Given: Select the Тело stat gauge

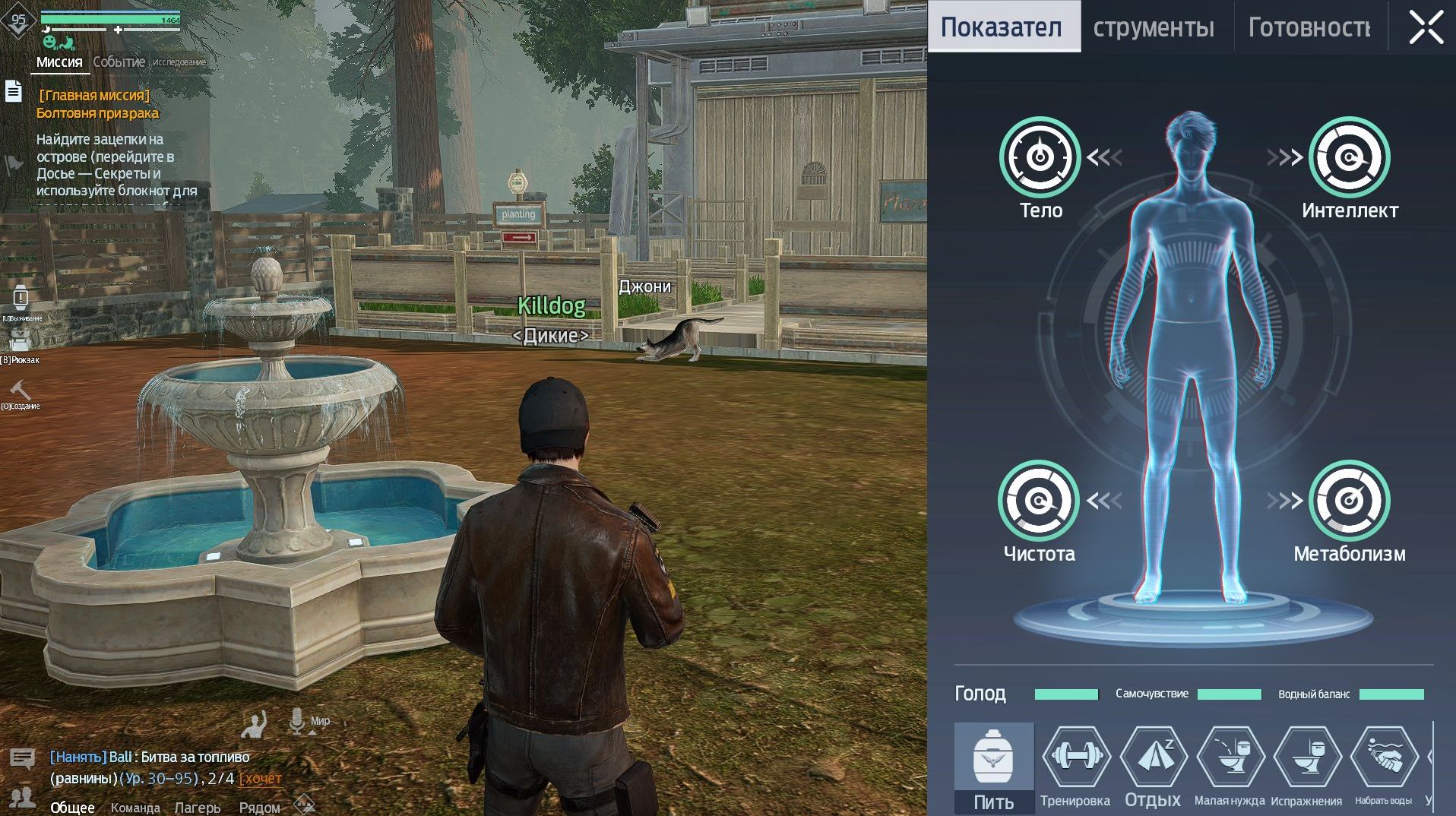Looking at the screenshot, I should click(x=1040, y=157).
